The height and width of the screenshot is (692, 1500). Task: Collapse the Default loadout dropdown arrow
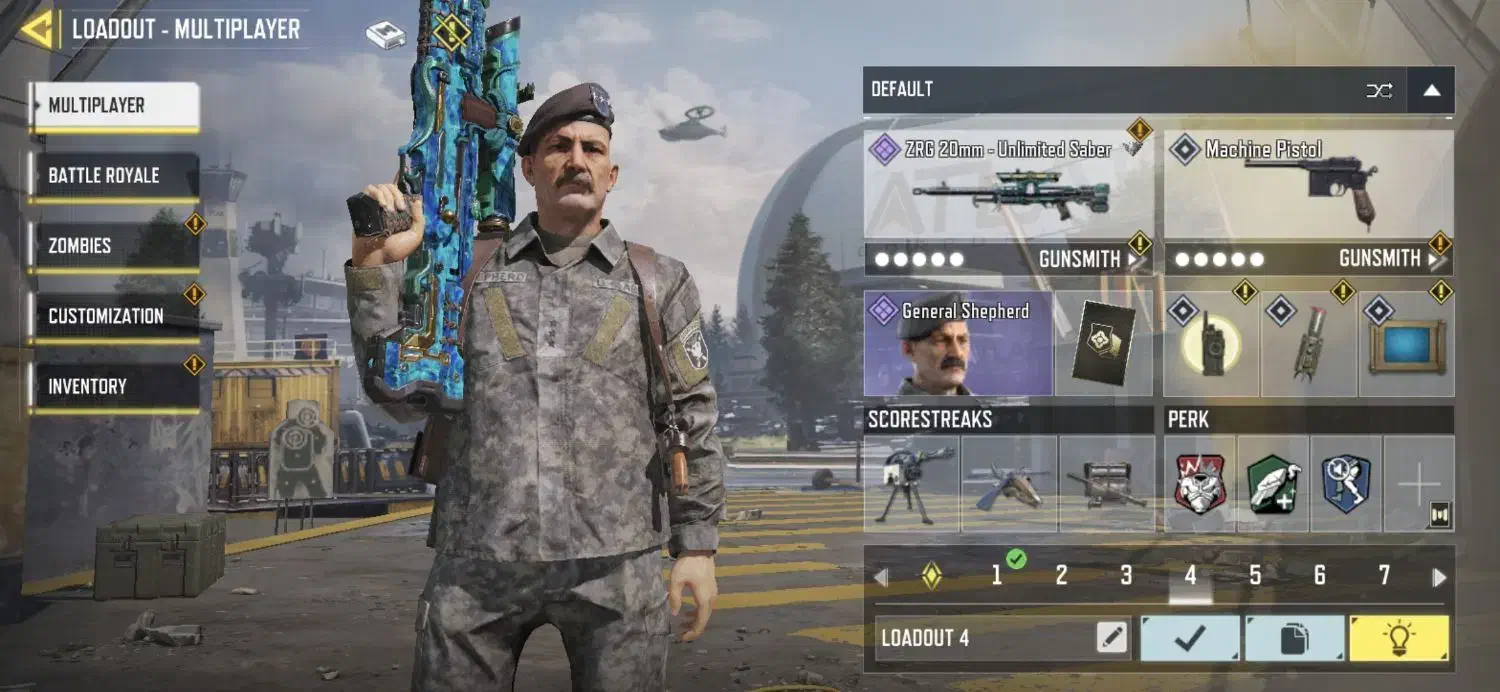(x=1431, y=90)
